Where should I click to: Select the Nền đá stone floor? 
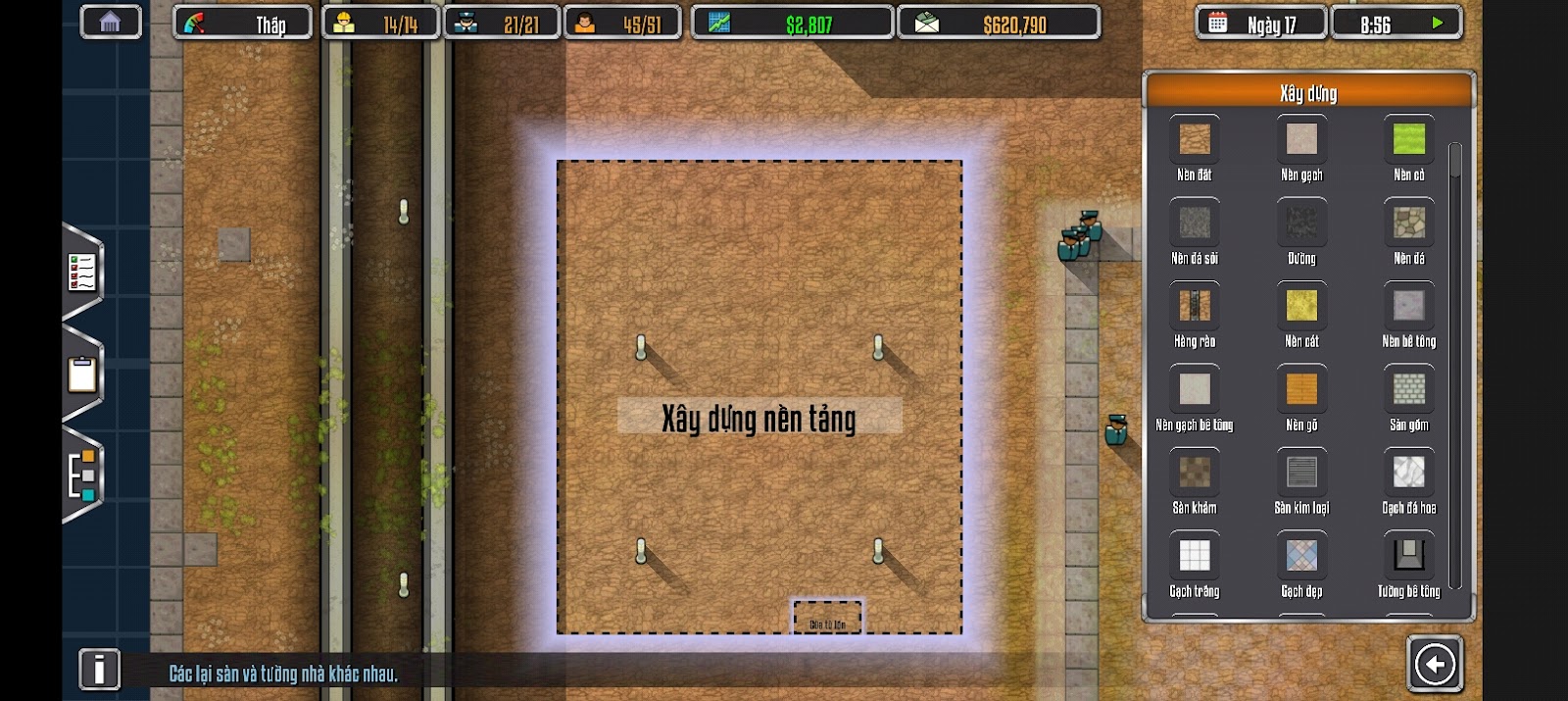pos(1408,223)
